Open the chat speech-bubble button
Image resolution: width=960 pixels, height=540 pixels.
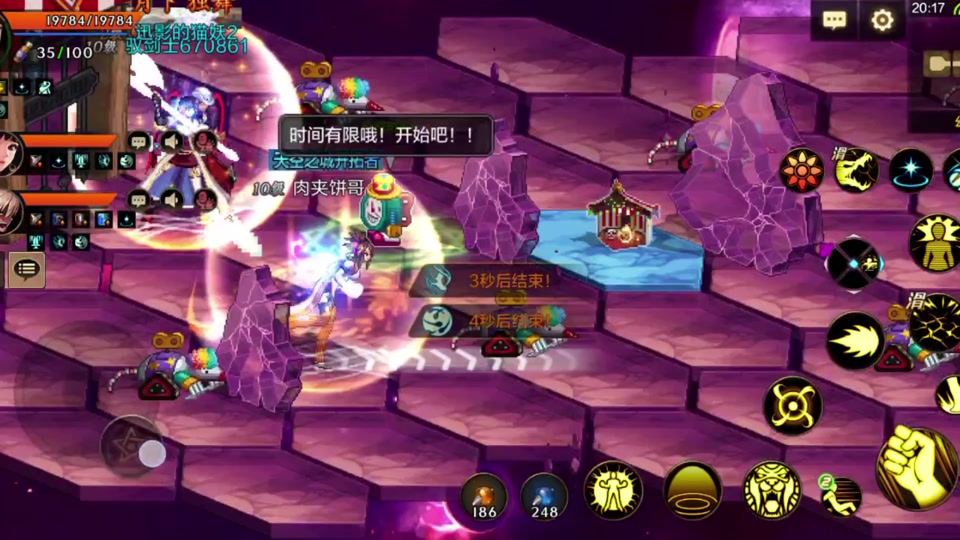coord(834,20)
